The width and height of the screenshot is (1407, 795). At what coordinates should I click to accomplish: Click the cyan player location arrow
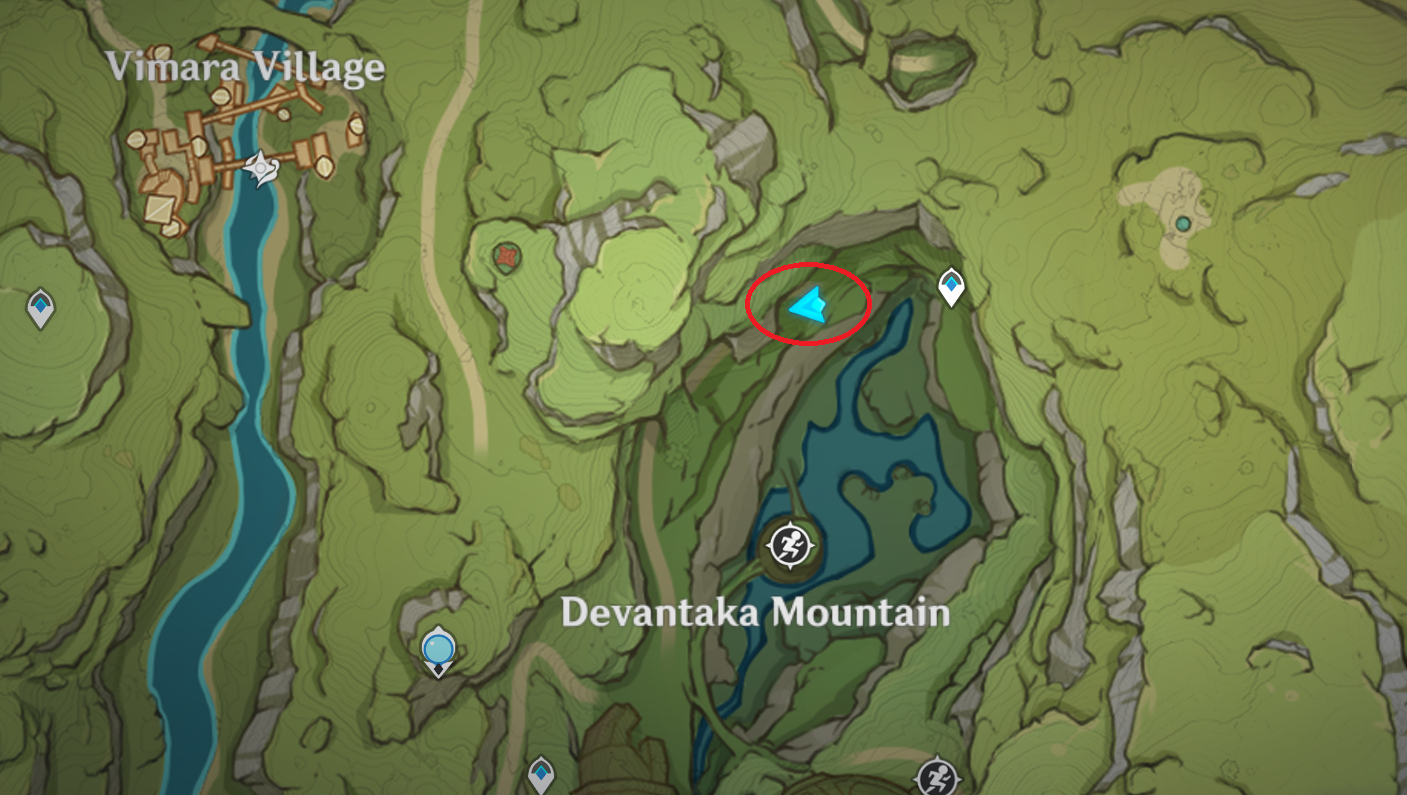807,304
